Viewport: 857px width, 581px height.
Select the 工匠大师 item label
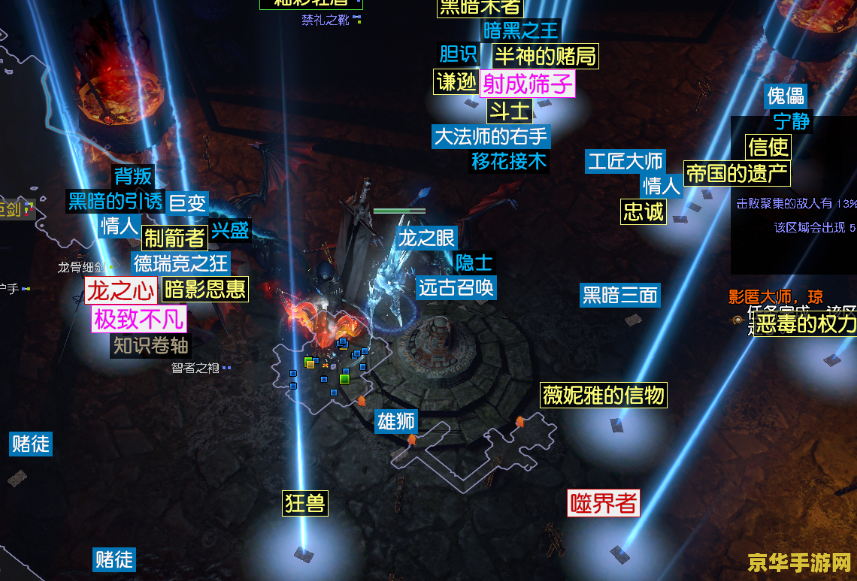coord(625,160)
